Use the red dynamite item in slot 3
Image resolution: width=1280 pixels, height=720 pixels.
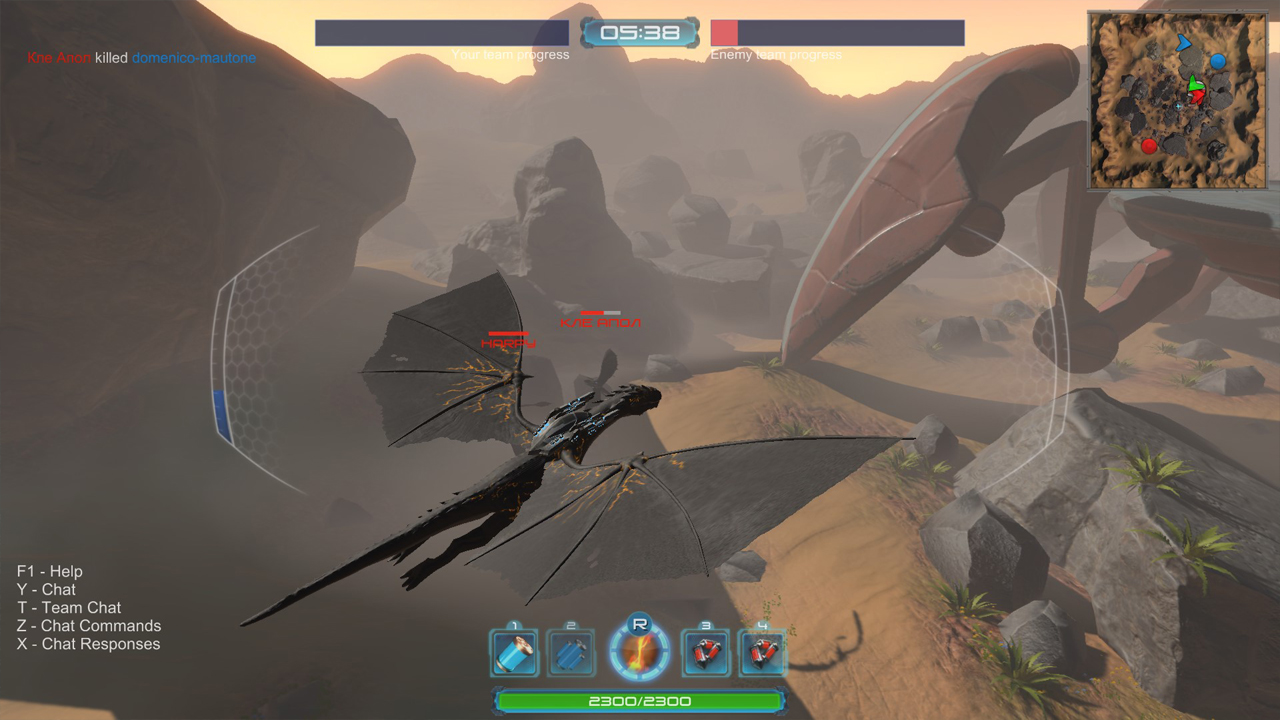705,651
